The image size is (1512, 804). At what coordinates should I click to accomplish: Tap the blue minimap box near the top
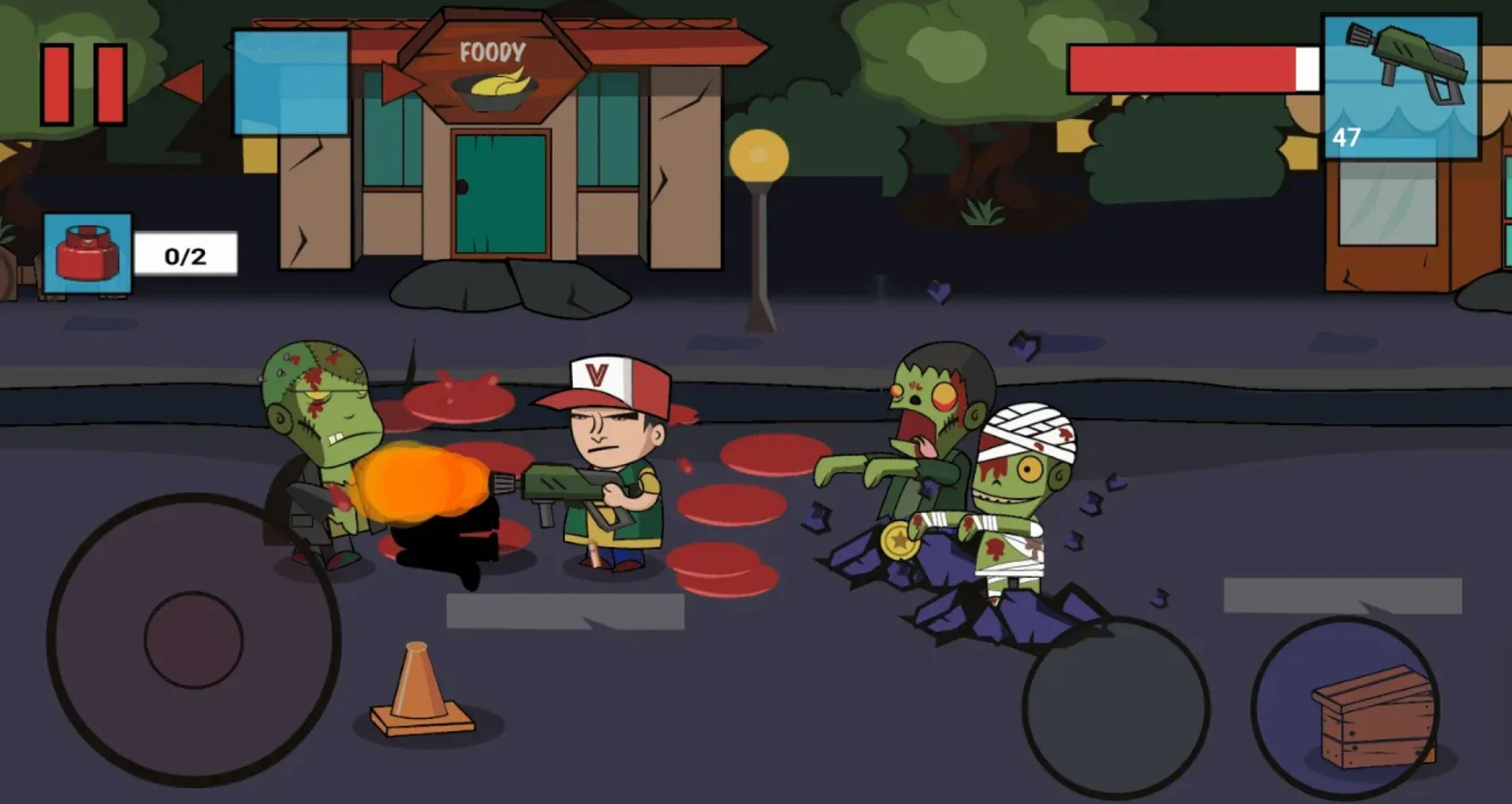tap(288, 80)
